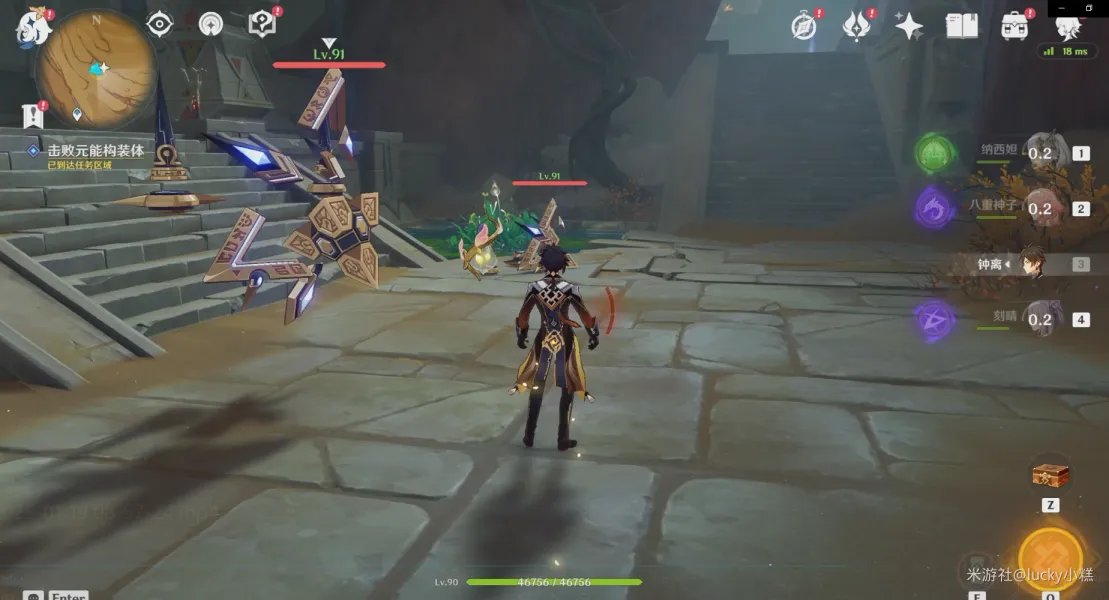Open the backpack inventory
1109x600 pixels.
pyautogui.click(x=1015, y=26)
